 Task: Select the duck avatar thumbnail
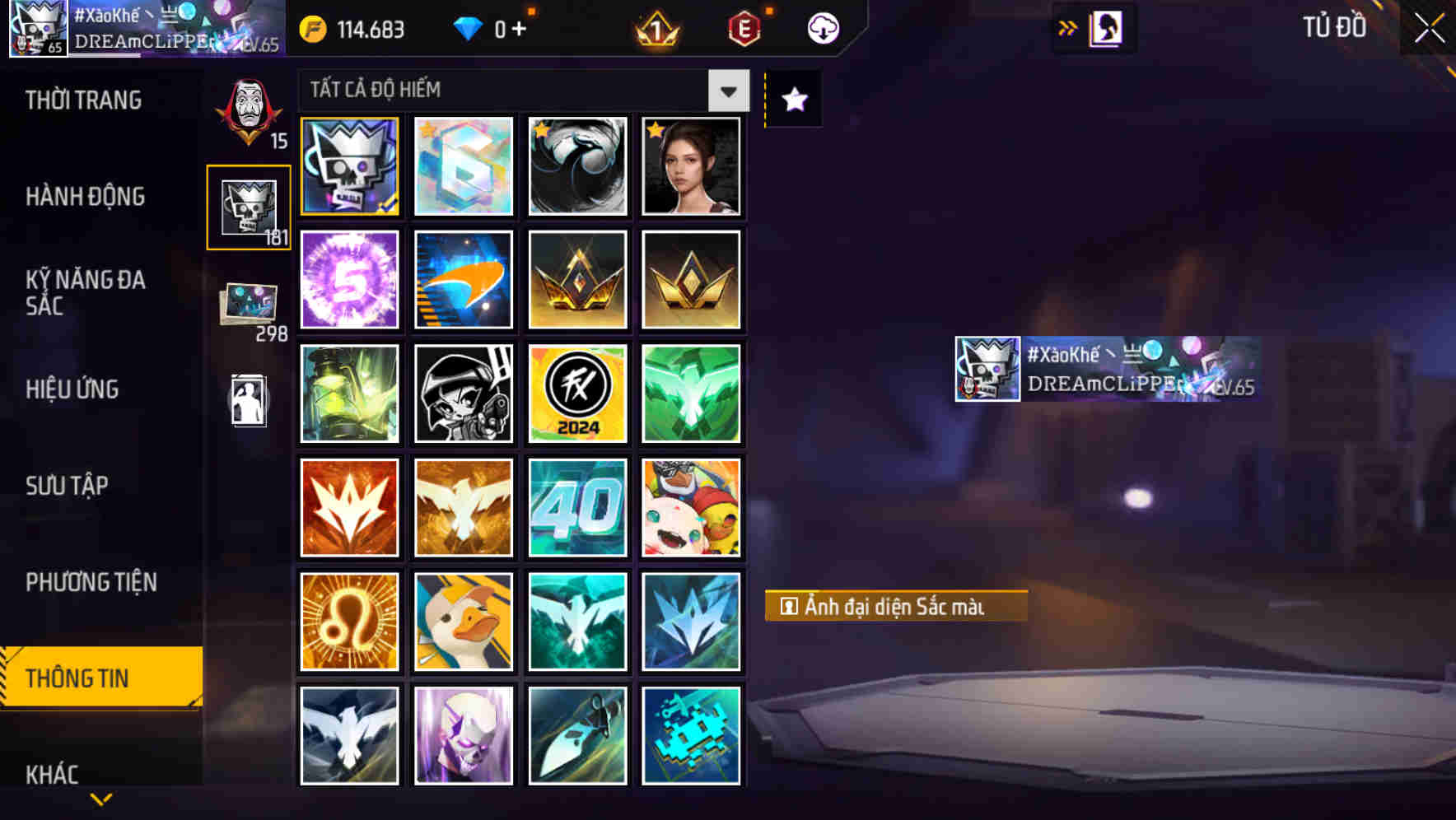tap(463, 621)
